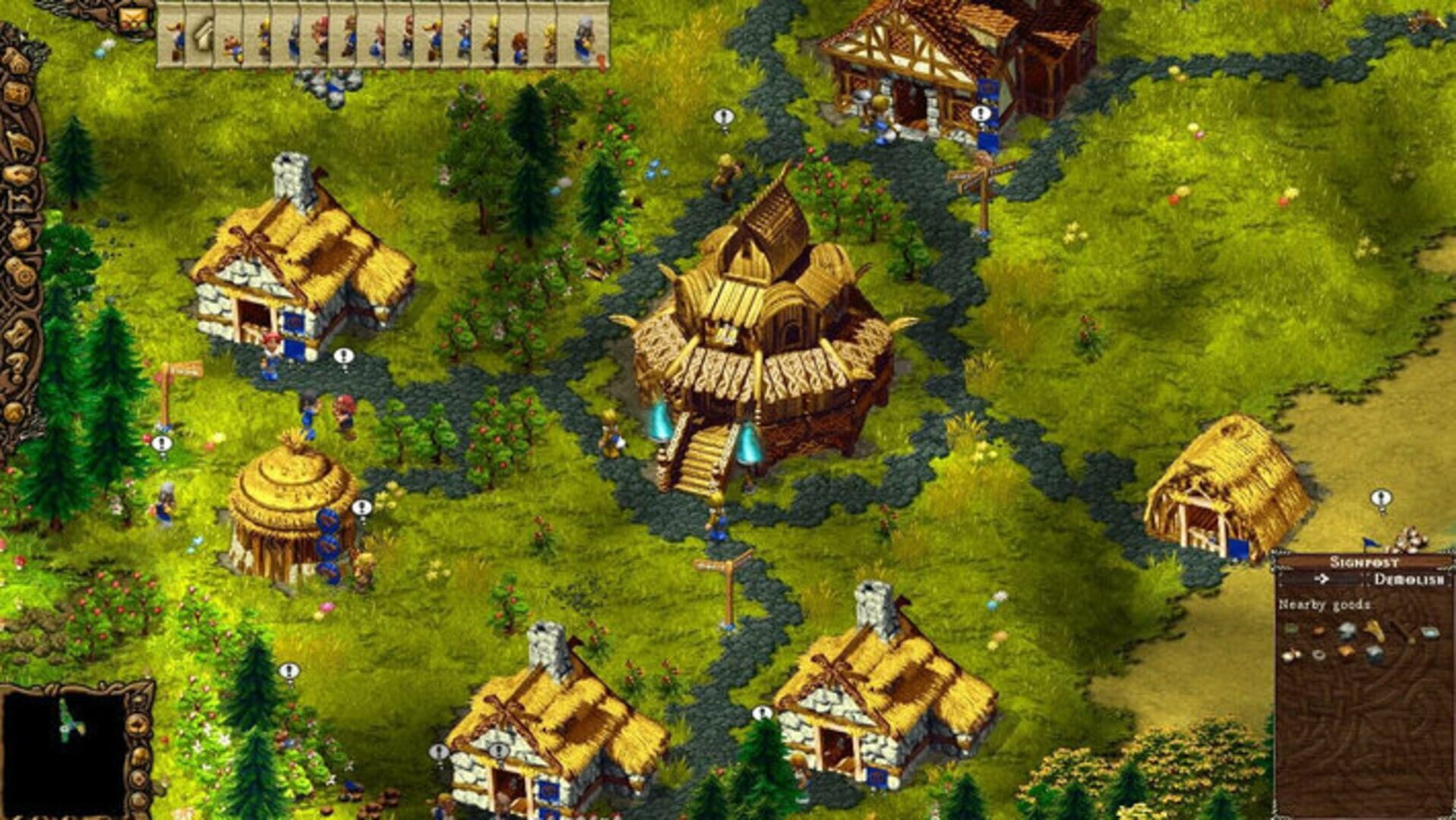The height and width of the screenshot is (820, 1456).
Task: Switch to the Signpost tab
Action: tap(1363, 561)
